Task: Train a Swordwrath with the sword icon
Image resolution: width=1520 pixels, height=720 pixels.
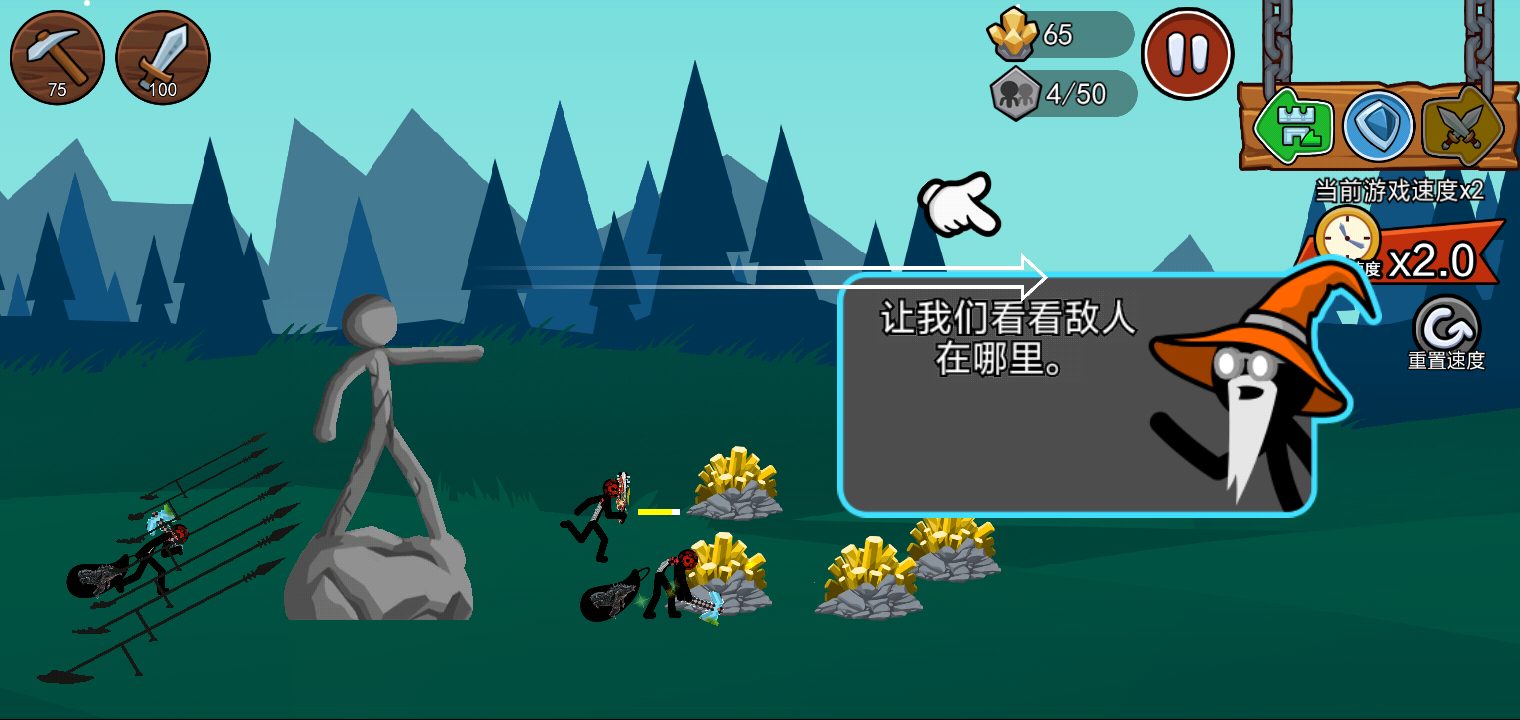Action: click(x=163, y=57)
